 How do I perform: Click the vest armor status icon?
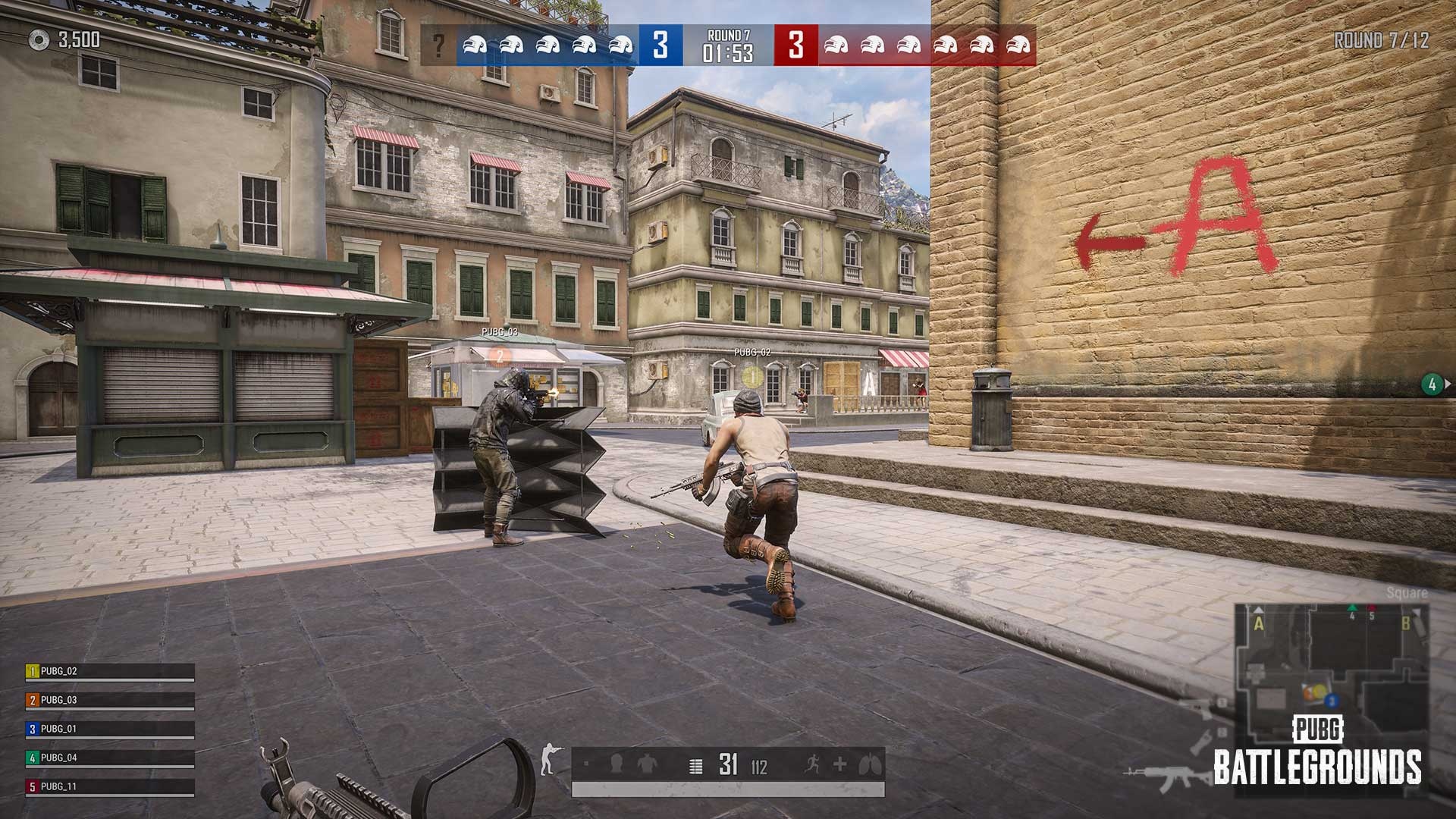click(x=645, y=764)
